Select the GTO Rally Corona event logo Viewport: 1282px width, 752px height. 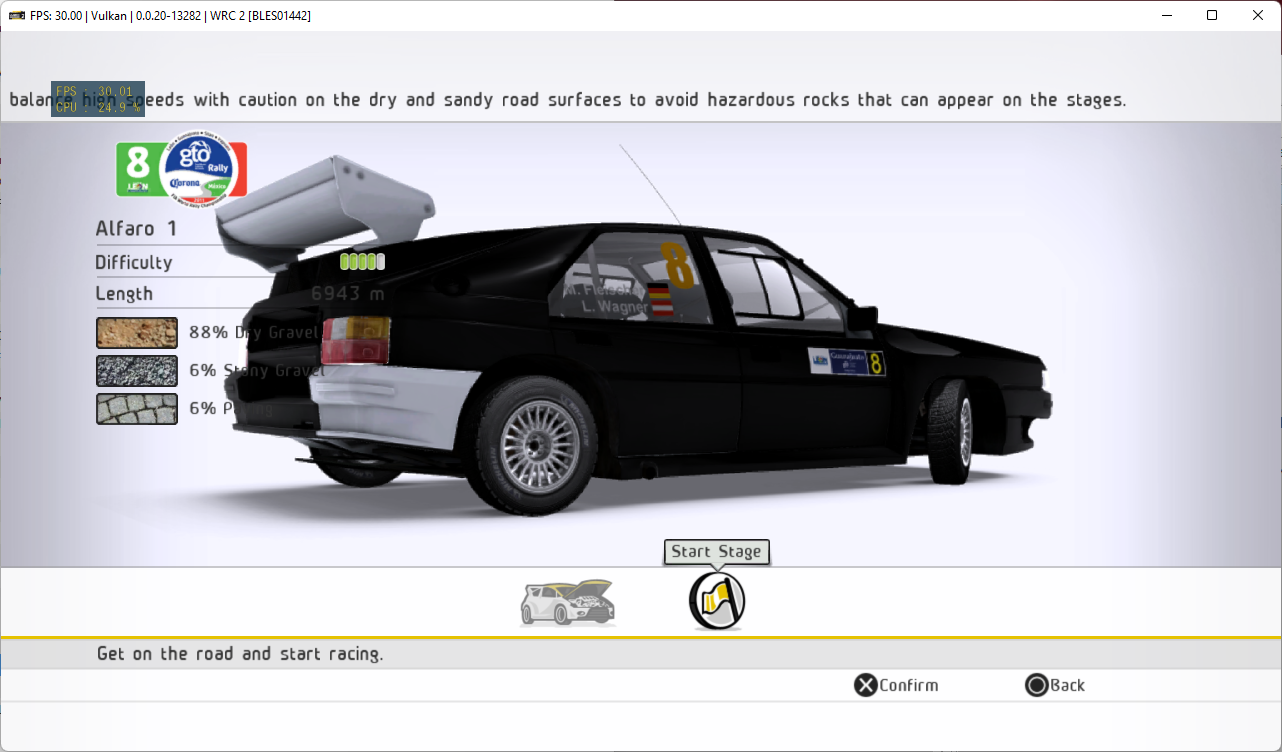click(x=200, y=170)
